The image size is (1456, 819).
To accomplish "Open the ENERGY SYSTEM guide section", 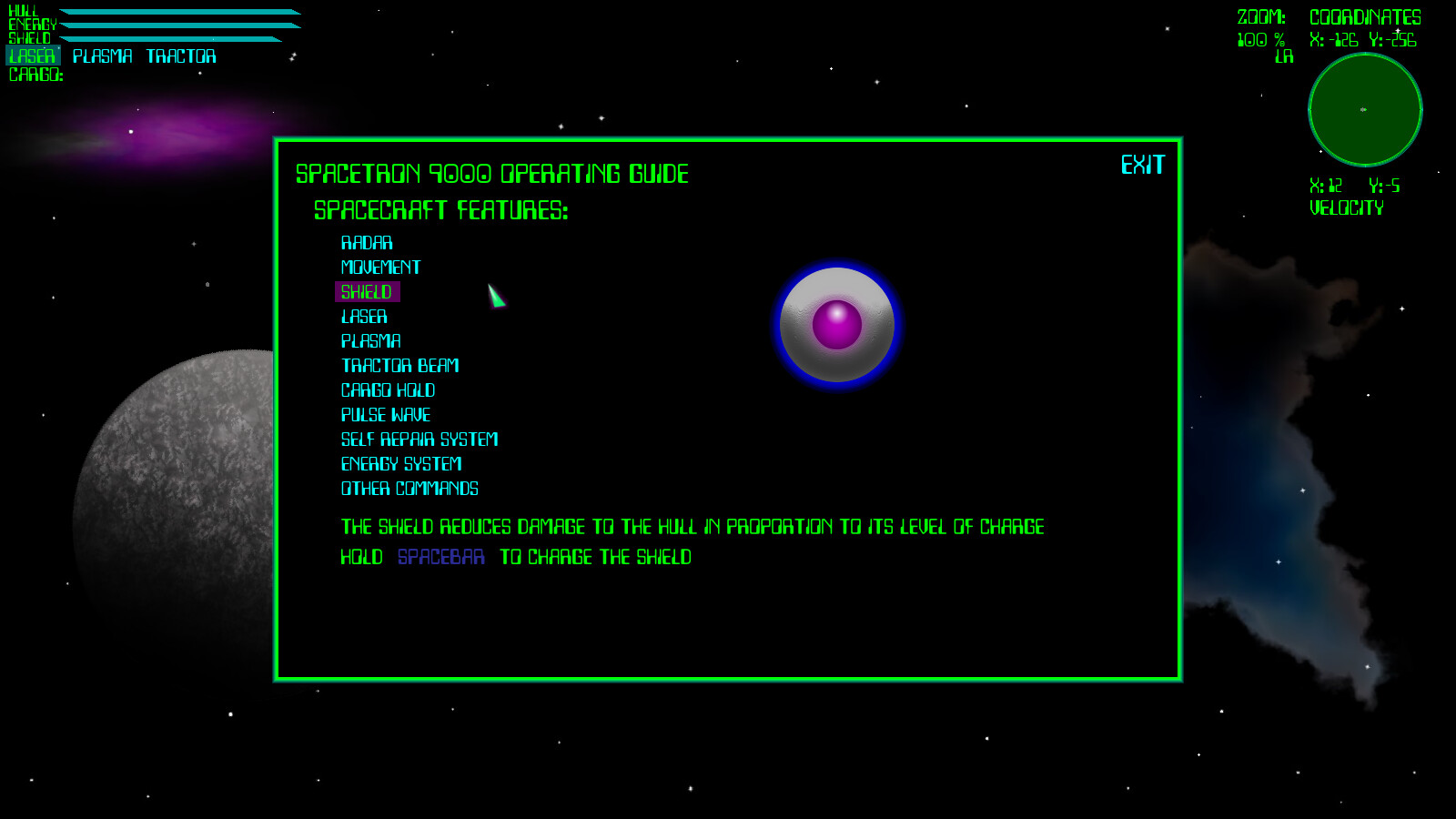I will click(x=402, y=464).
